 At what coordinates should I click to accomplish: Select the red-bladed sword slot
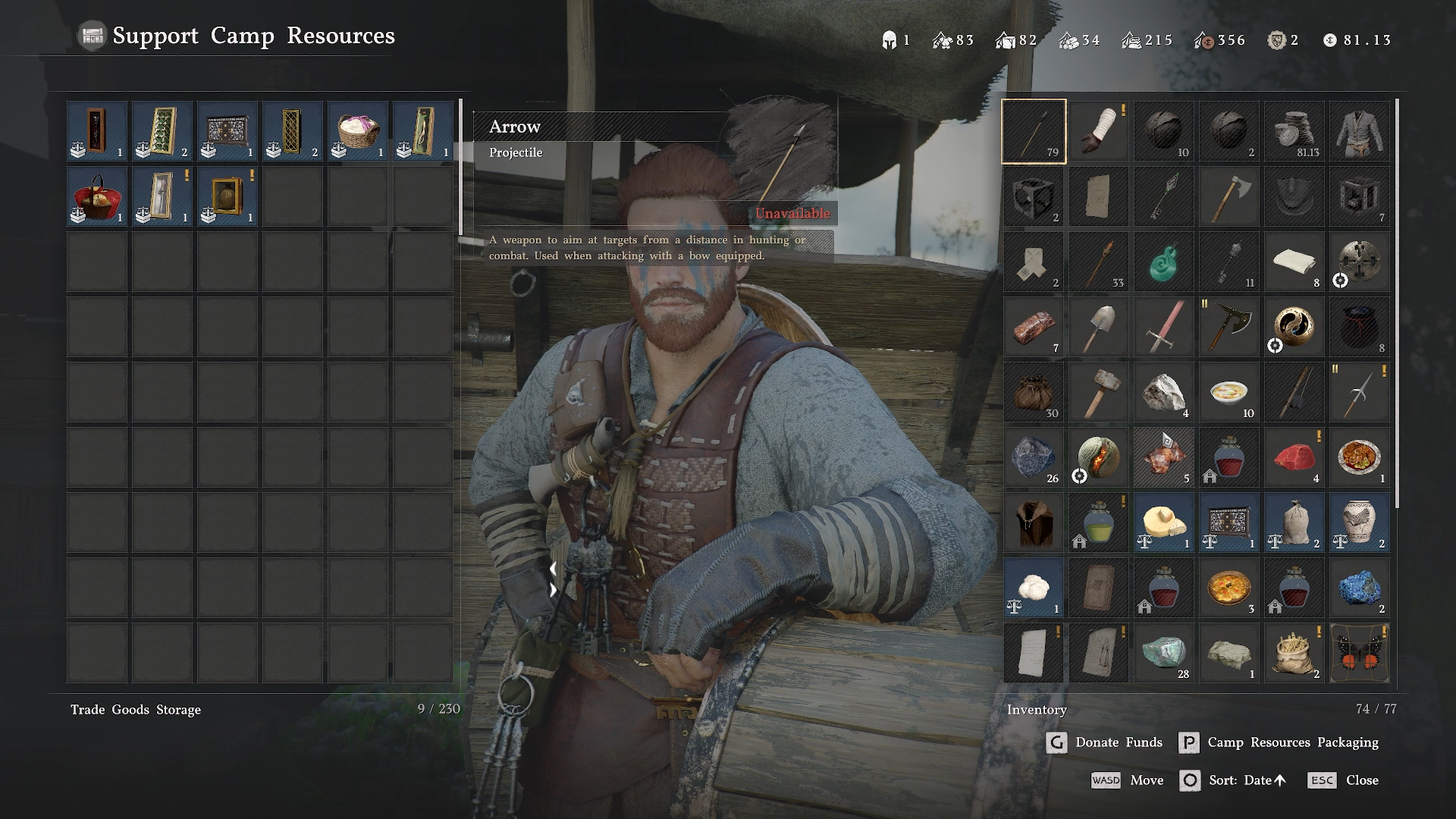[x=1164, y=327]
